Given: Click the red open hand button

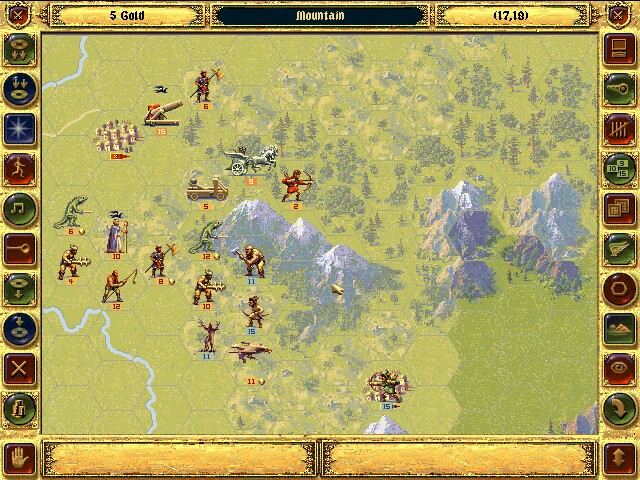Looking at the screenshot, I should tap(21, 458).
